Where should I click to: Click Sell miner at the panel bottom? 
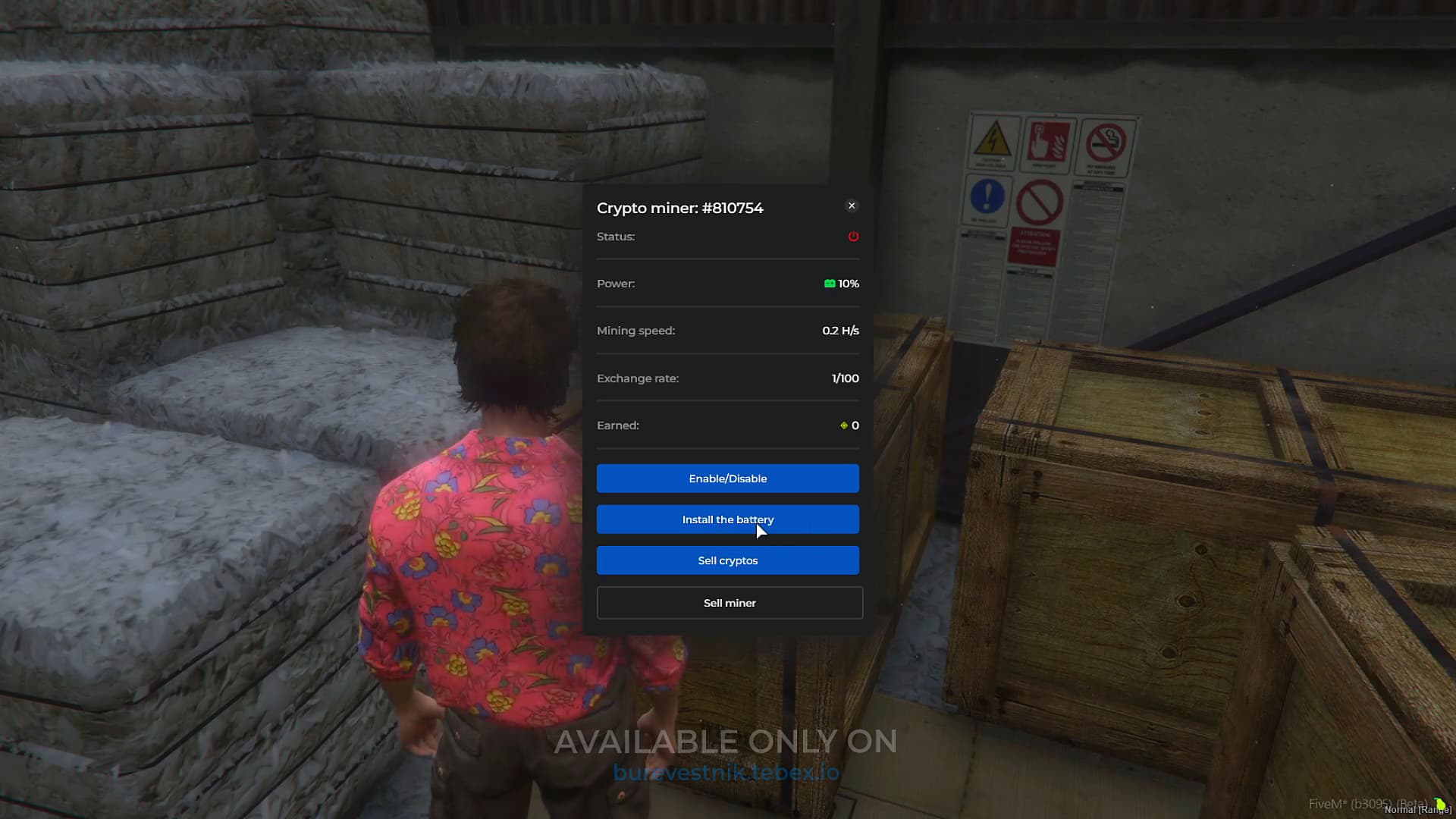pyautogui.click(x=729, y=602)
